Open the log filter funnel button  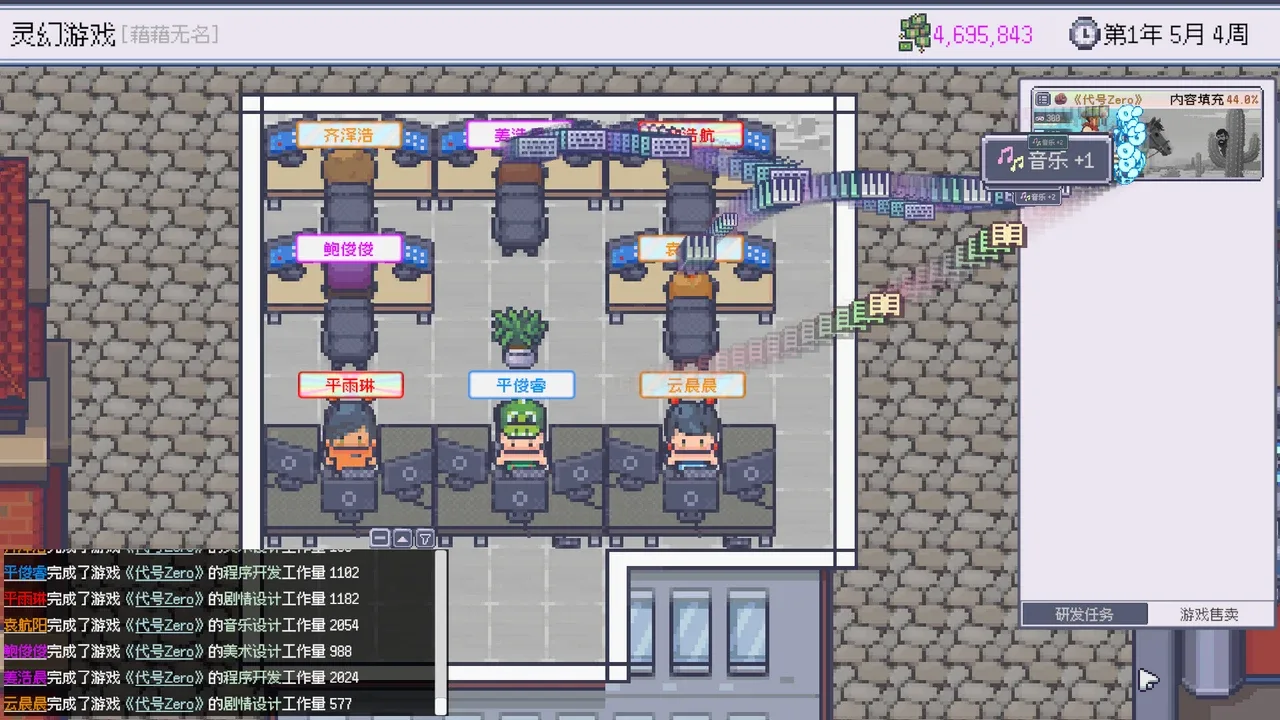click(425, 538)
